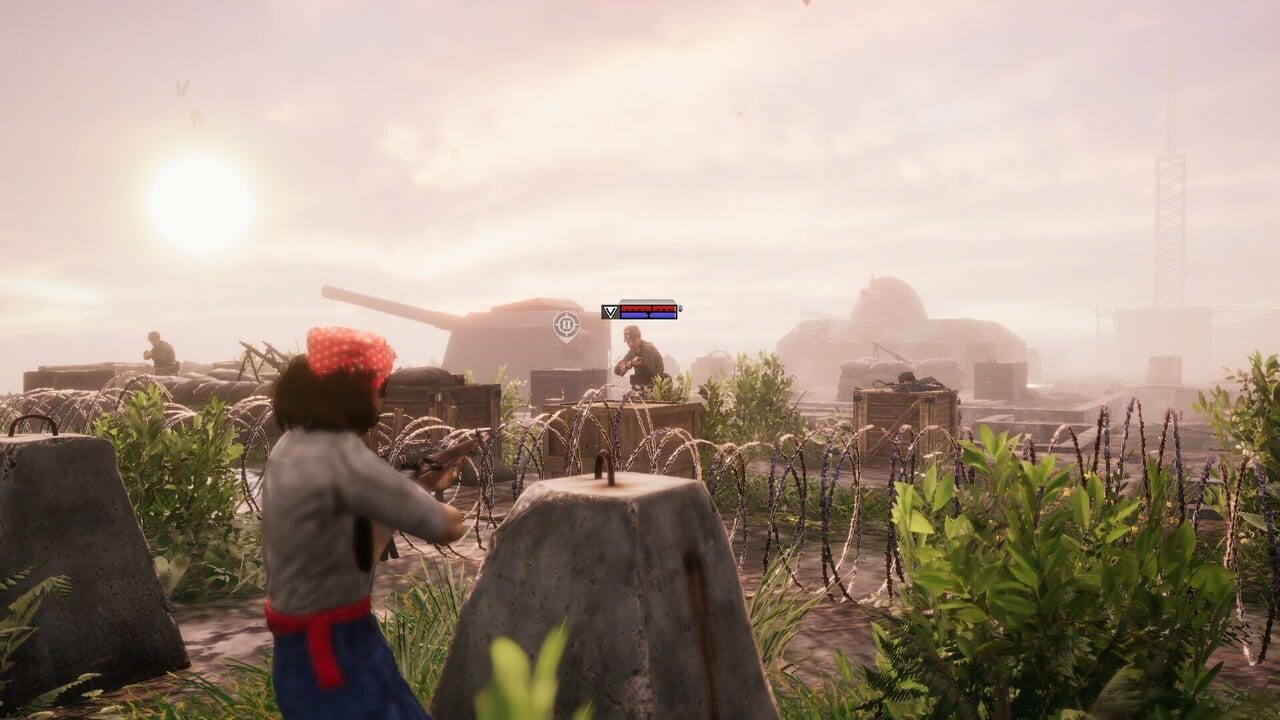Toggle the right blue armor segment
The width and height of the screenshot is (1280, 720).
click(663, 315)
